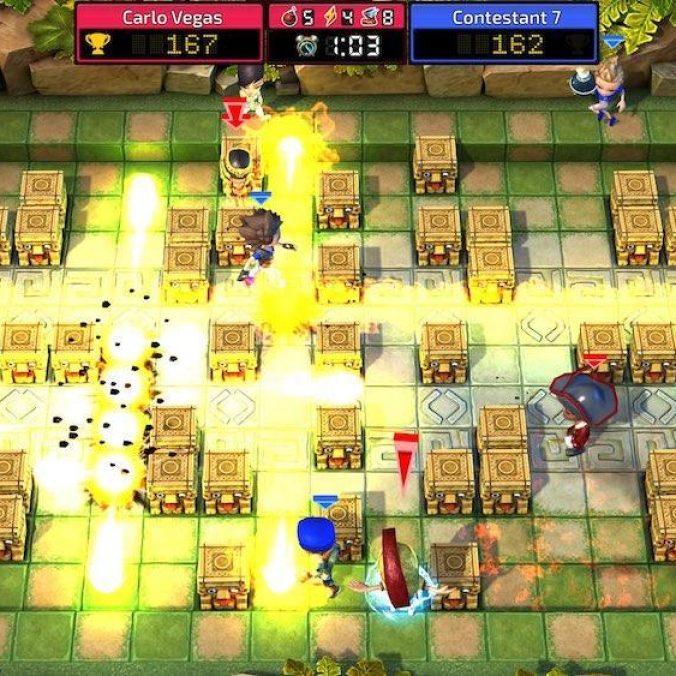Viewport: 676px width, 676px height.
Task: Click the lightning bolt blast power icon
Action: (331, 17)
